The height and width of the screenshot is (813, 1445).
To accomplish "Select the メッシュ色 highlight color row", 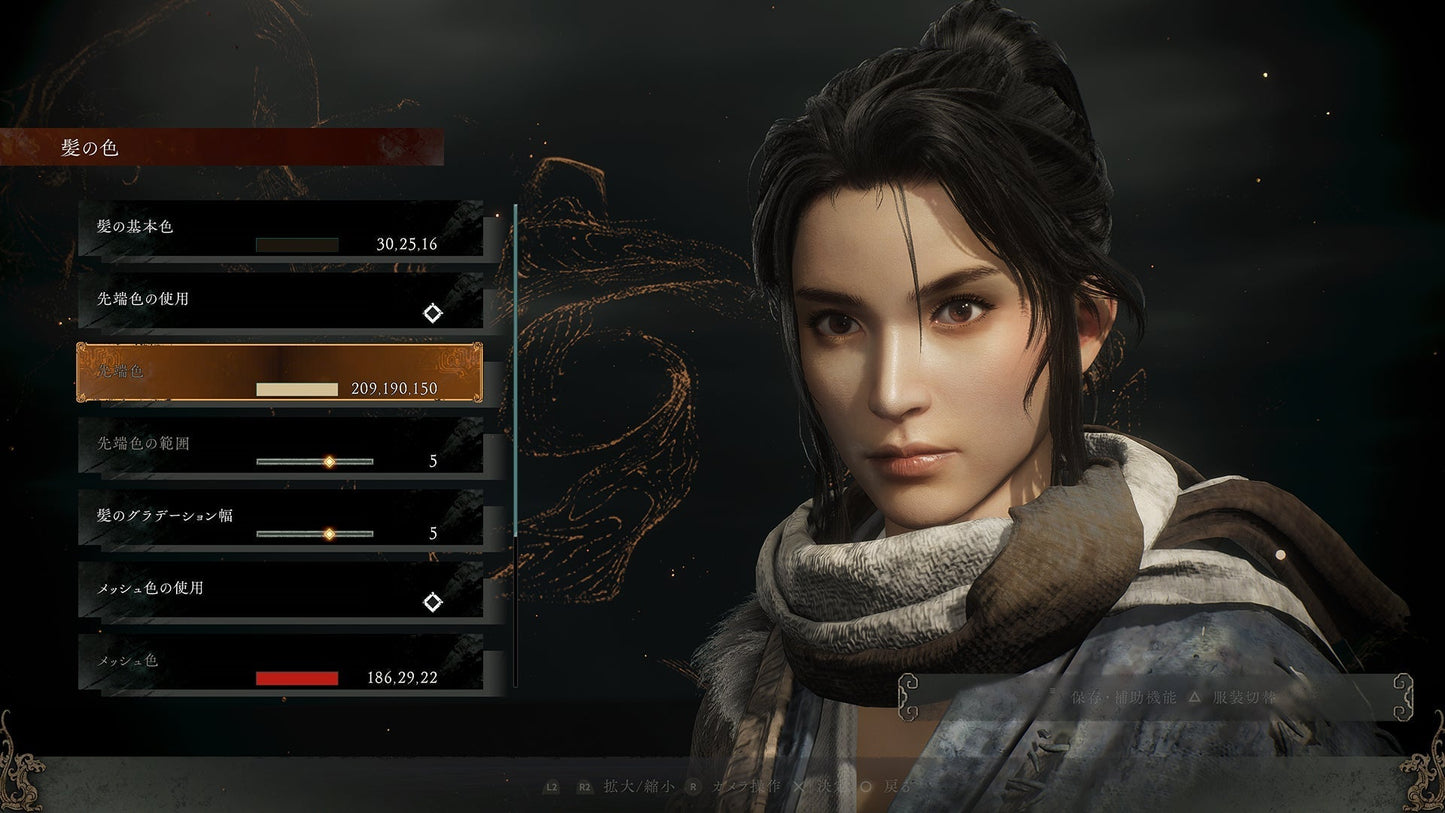I will pyautogui.click(x=280, y=662).
